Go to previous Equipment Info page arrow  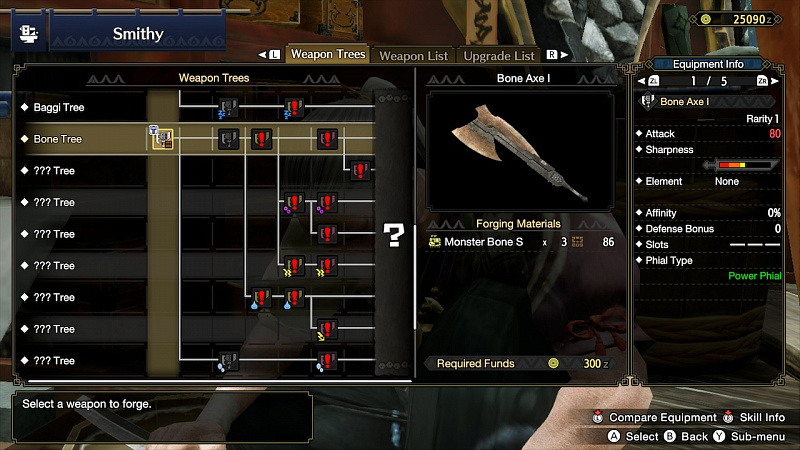point(642,81)
